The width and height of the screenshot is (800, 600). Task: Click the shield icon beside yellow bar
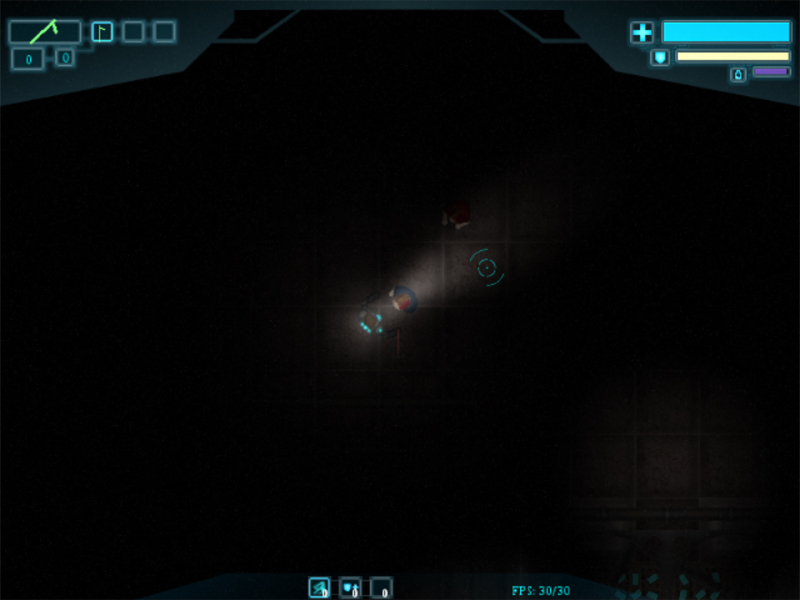pyautogui.click(x=660, y=57)
